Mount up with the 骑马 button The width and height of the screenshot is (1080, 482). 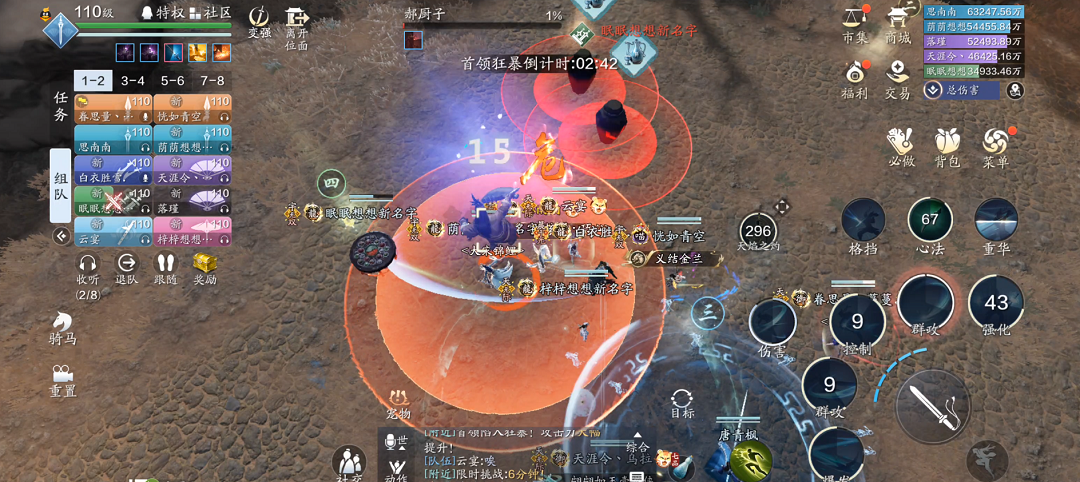63,328
